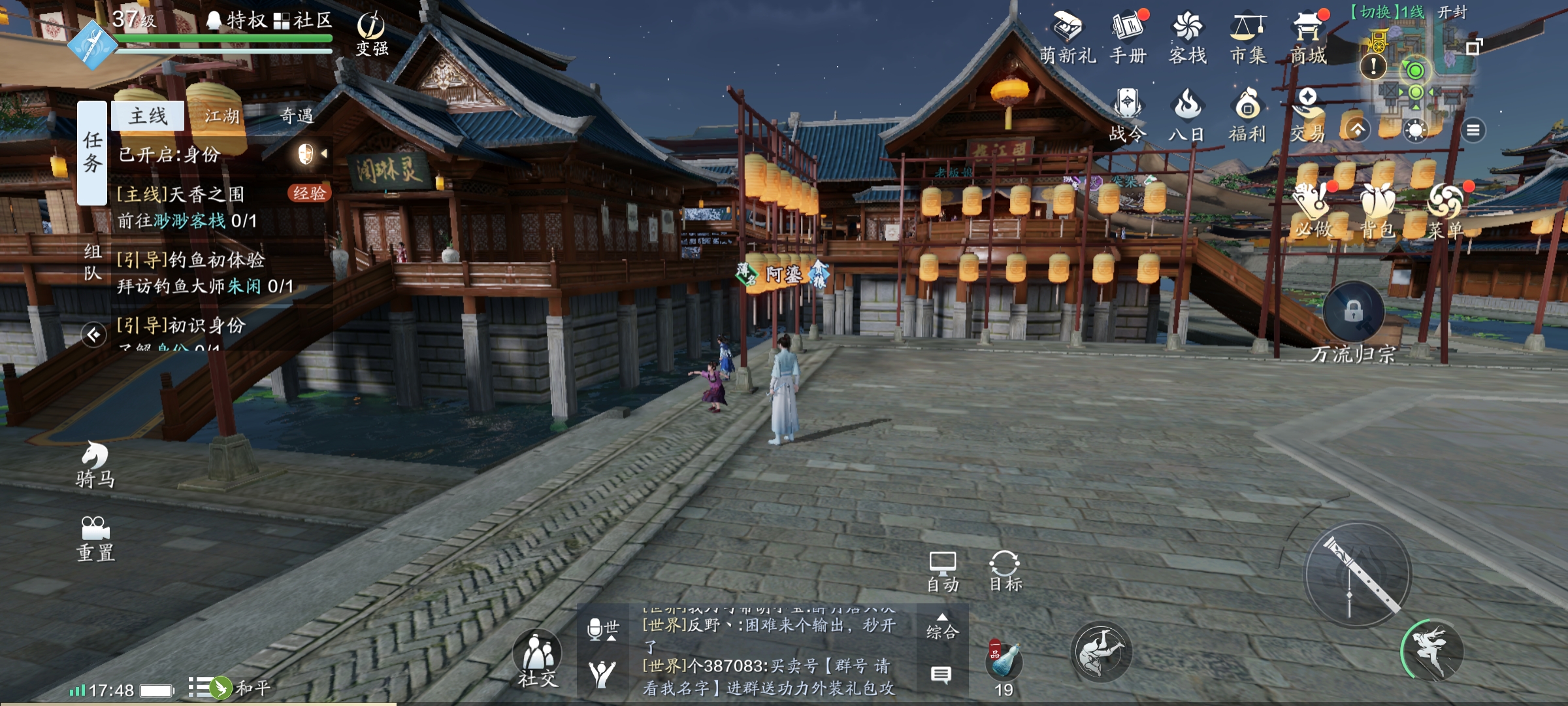Image resolution: width=1568 pixels, height=706 pixels.
Task: Switch to the 江湖 quest tab
Action: 221,116
